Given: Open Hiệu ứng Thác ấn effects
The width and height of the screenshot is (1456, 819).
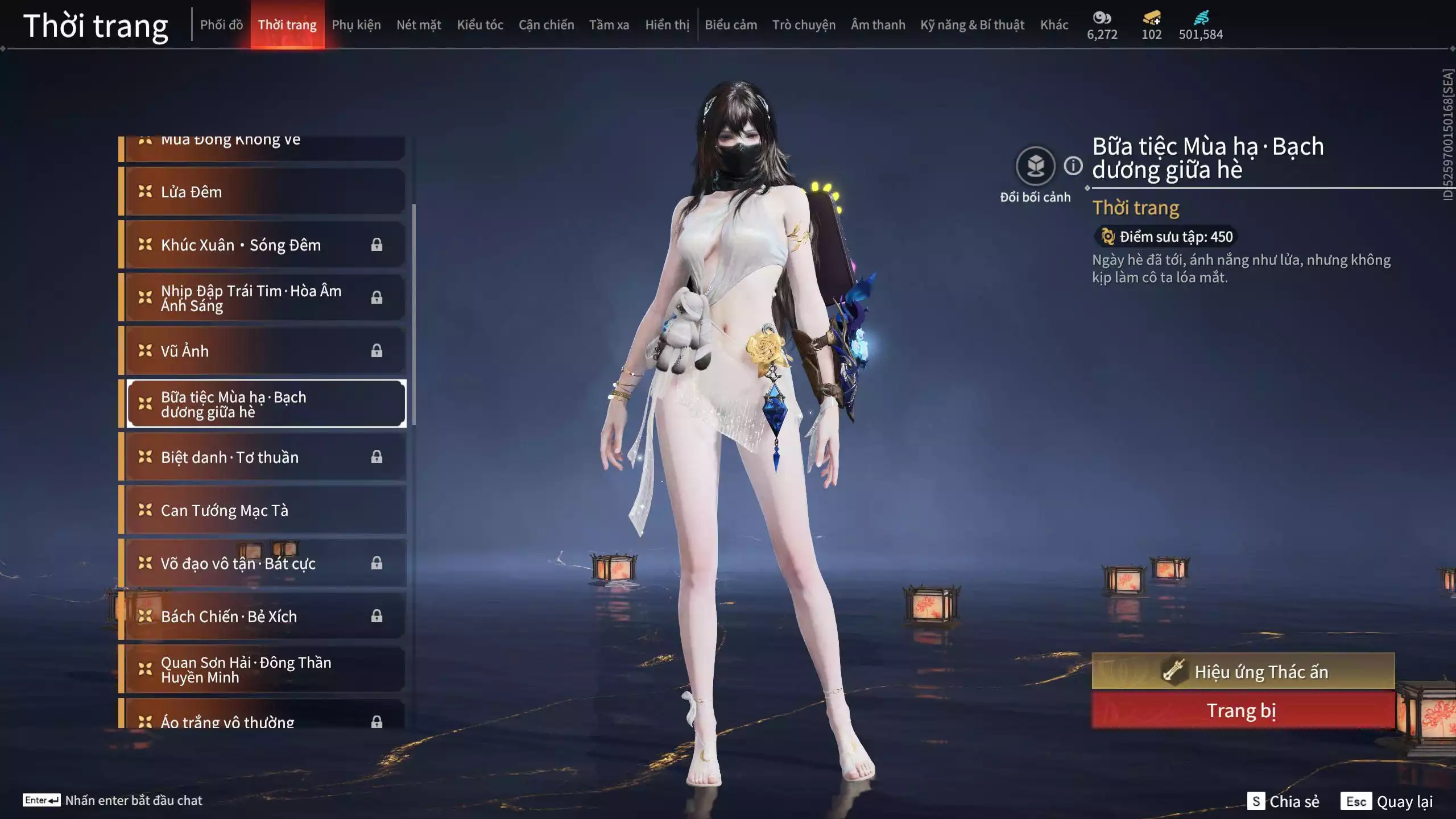Looking at the screenshot, I should coord(1243,672).
